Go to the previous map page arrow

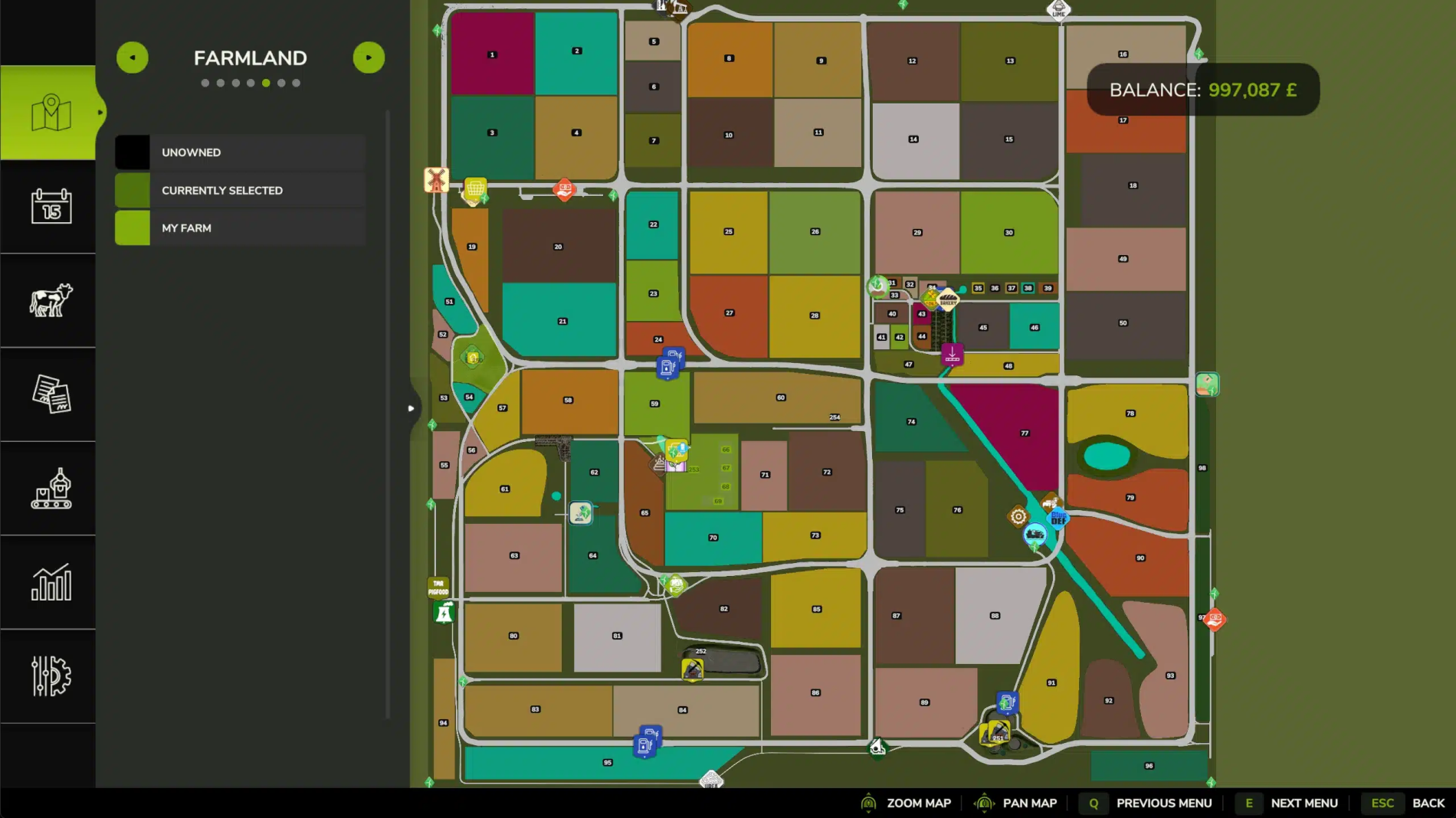pos(133,57)
